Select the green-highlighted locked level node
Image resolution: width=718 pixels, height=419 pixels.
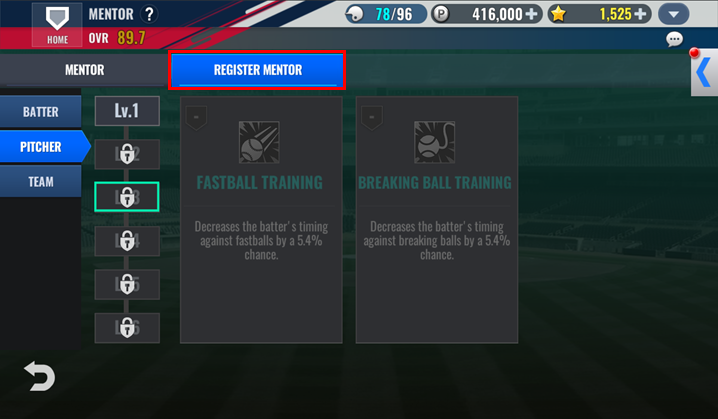(x=127, y=197)
